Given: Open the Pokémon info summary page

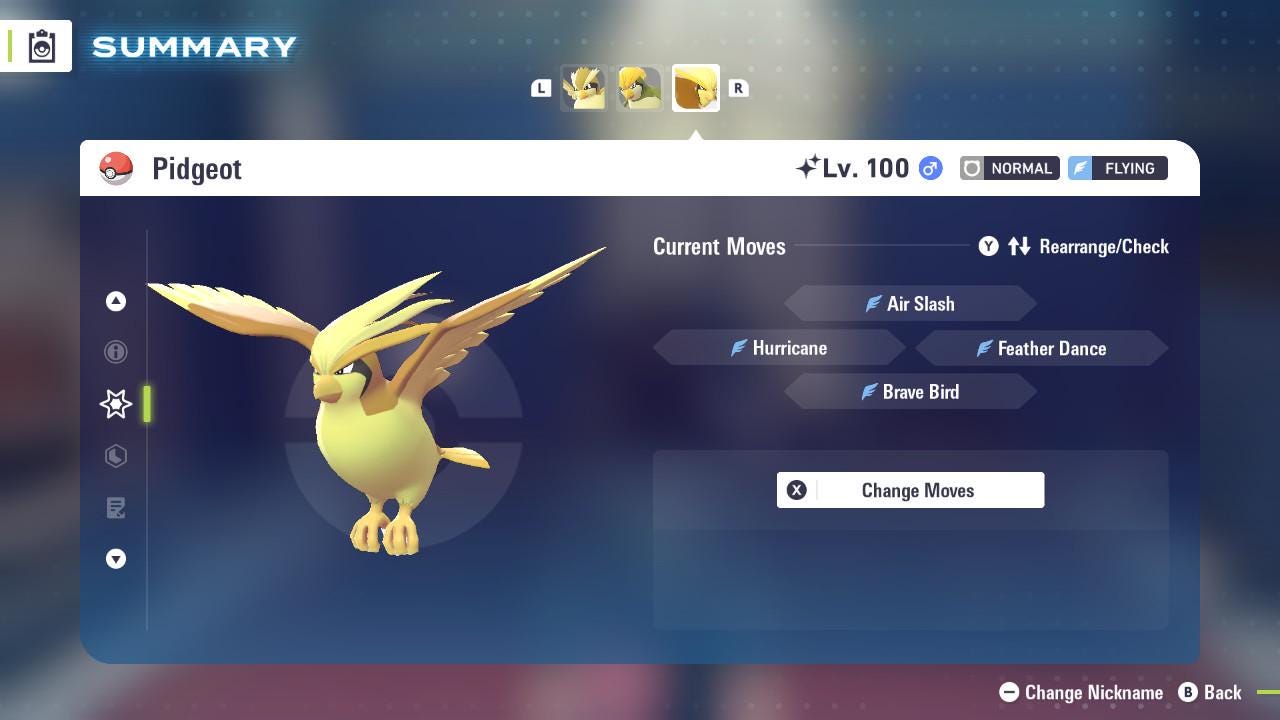Looking at the screenshot, I should coord(116,352).
